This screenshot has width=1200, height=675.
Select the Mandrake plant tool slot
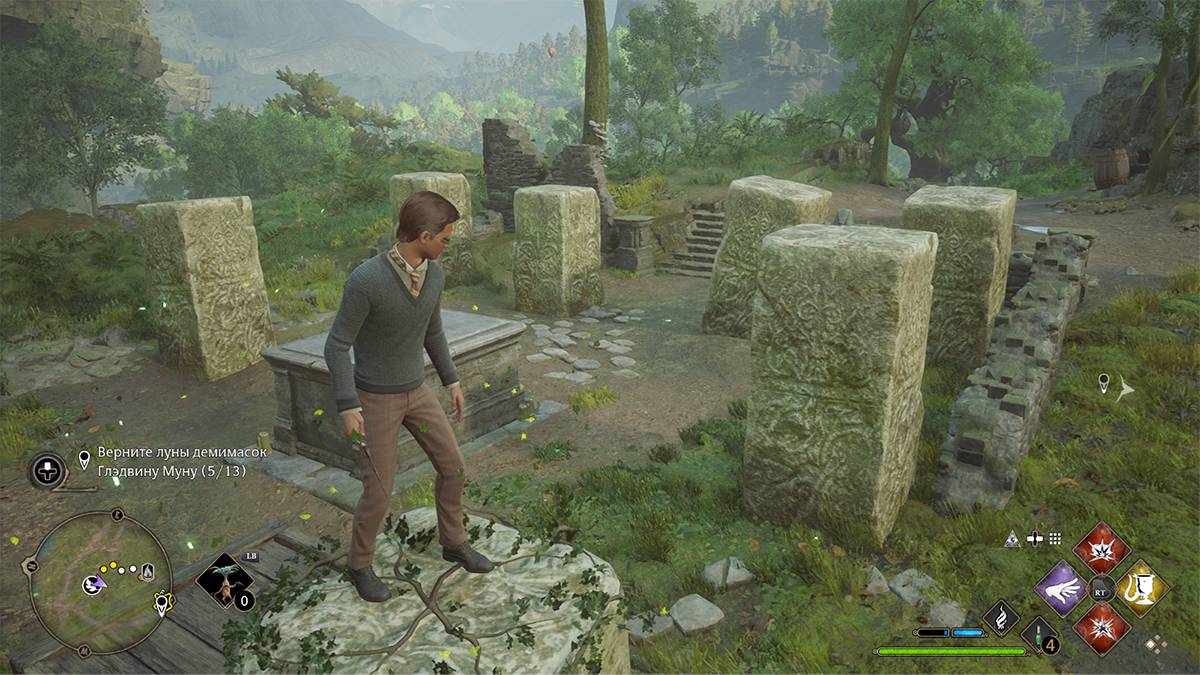(x=224, y=581)
